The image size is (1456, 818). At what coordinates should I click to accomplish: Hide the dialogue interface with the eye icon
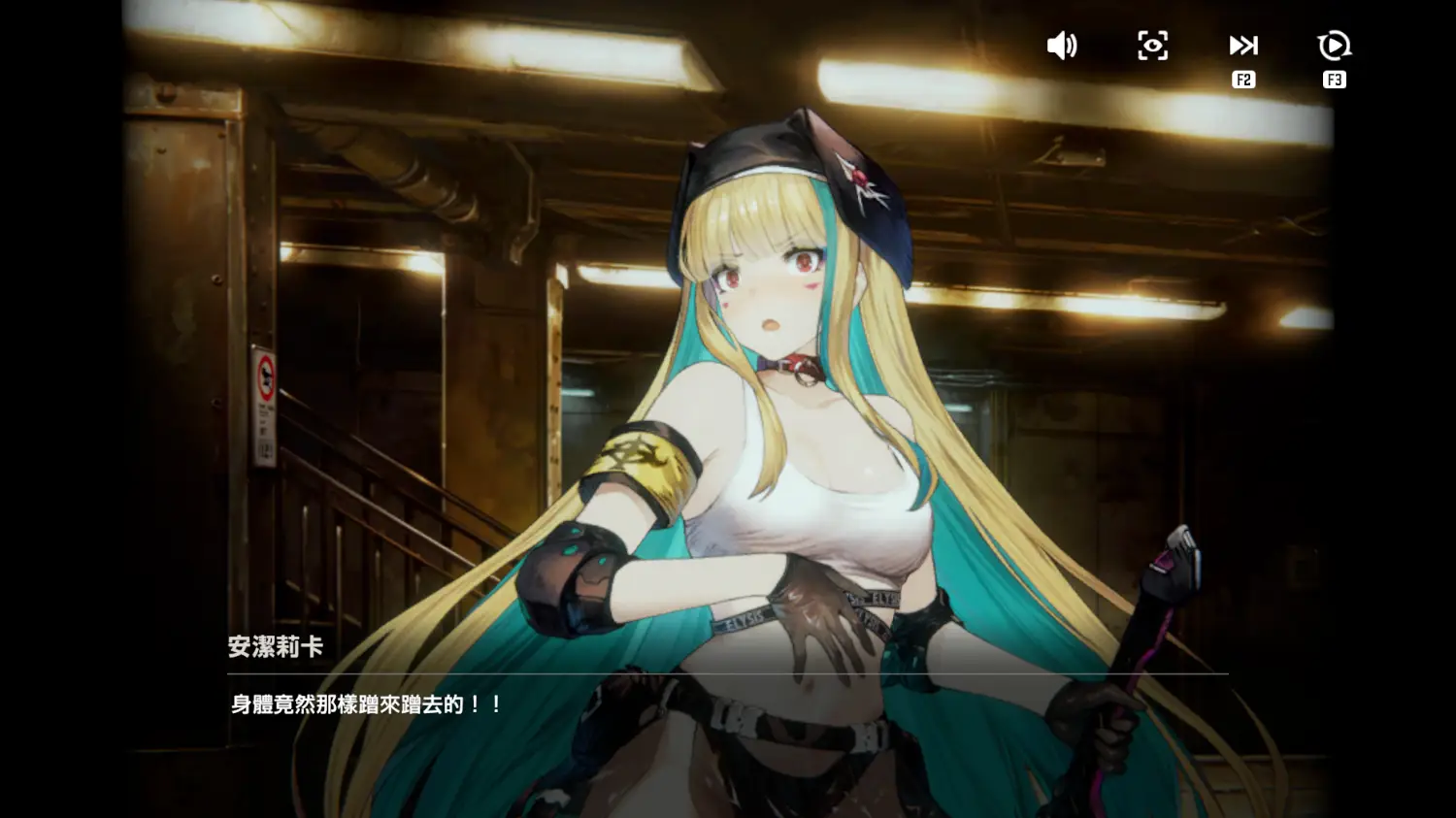(x=1152, y=46)
